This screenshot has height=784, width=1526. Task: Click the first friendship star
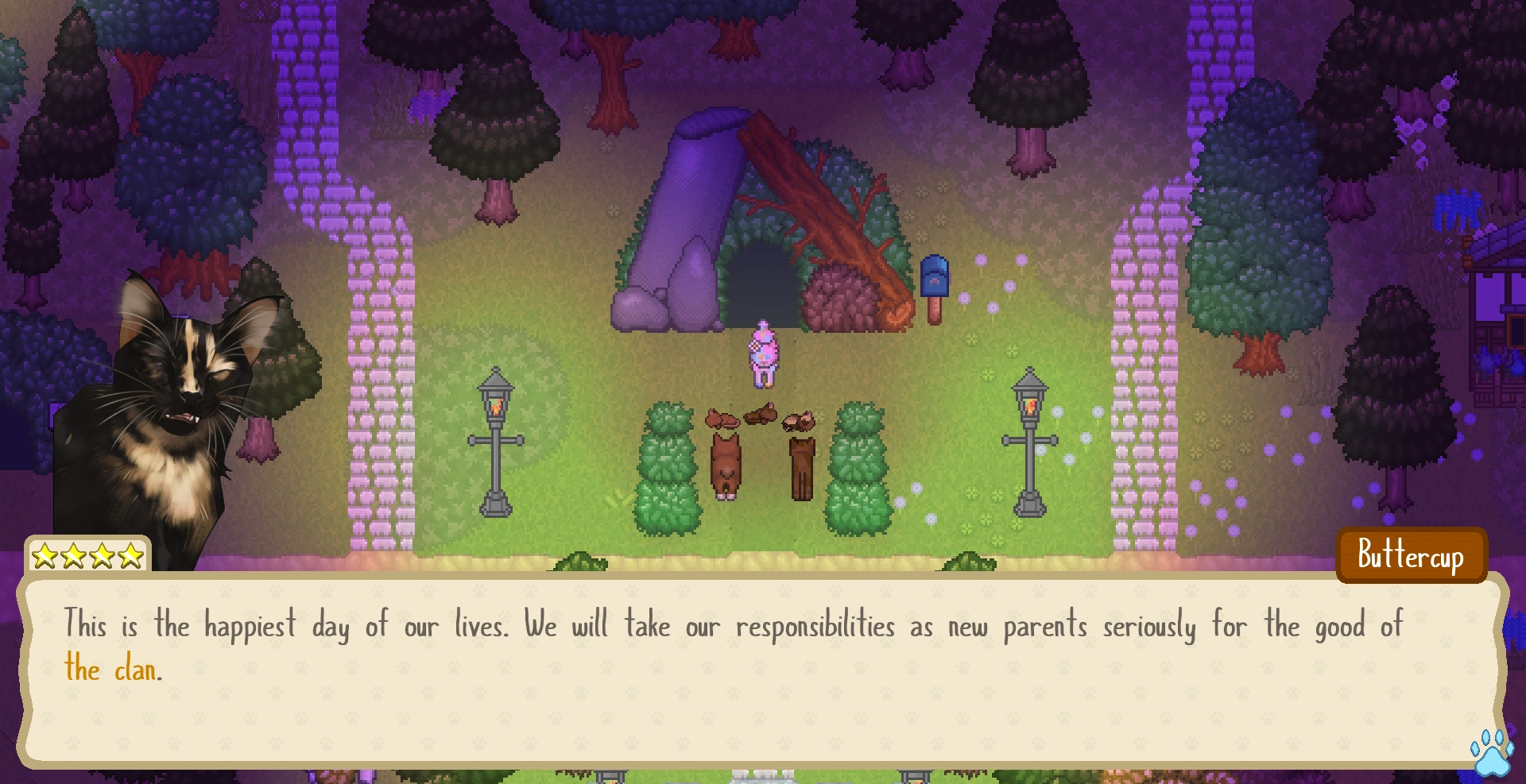coord(45,556)
